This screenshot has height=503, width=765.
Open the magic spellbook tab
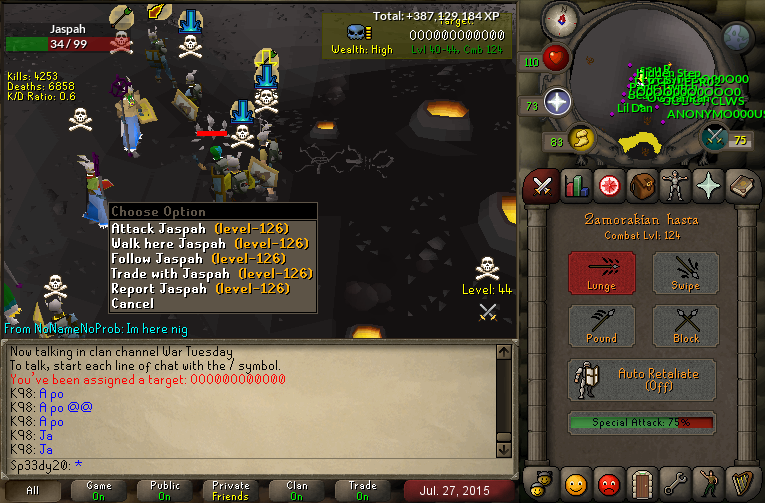741,185
